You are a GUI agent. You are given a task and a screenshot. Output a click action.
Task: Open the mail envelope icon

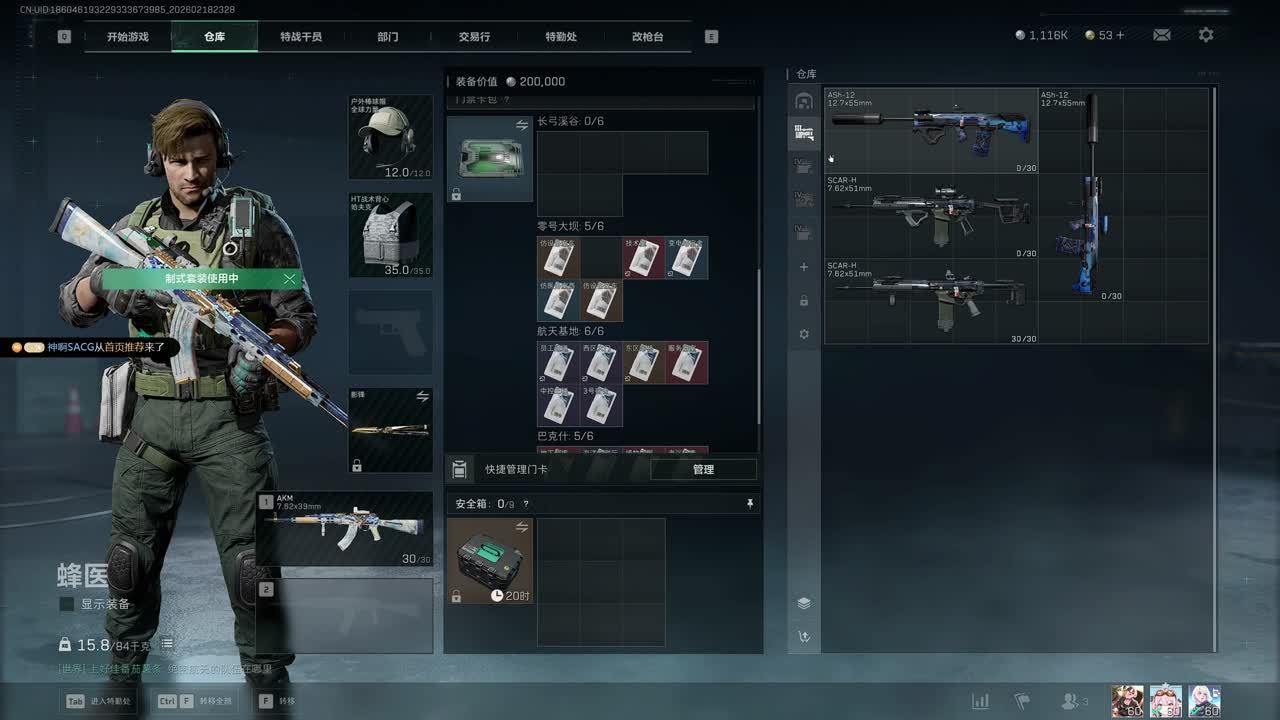(1162, 35)
